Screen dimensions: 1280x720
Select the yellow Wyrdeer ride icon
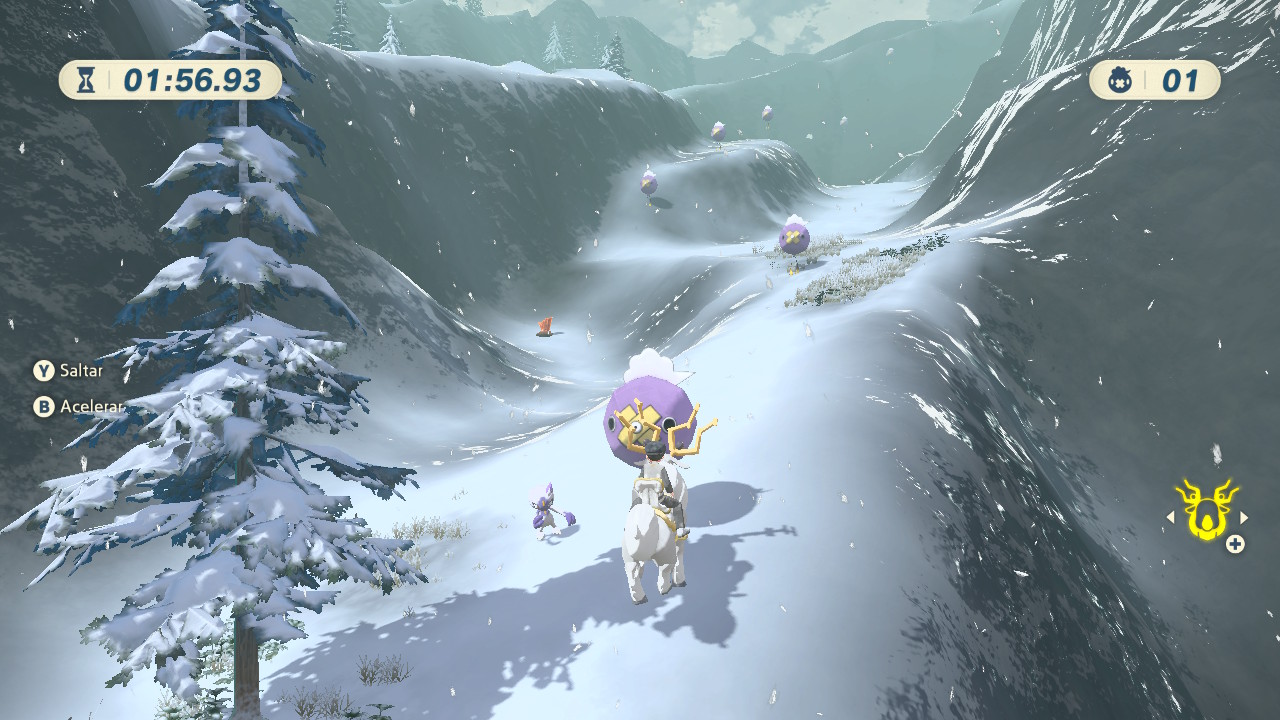(x=1205, y=510)
